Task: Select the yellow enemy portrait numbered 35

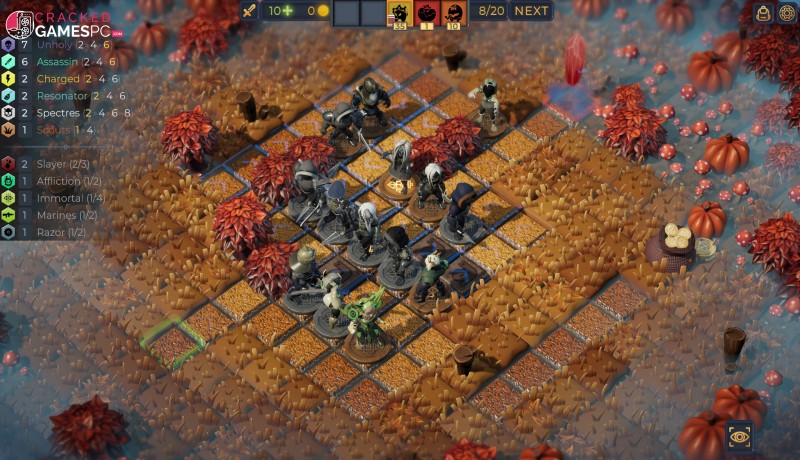Action: 400,13
